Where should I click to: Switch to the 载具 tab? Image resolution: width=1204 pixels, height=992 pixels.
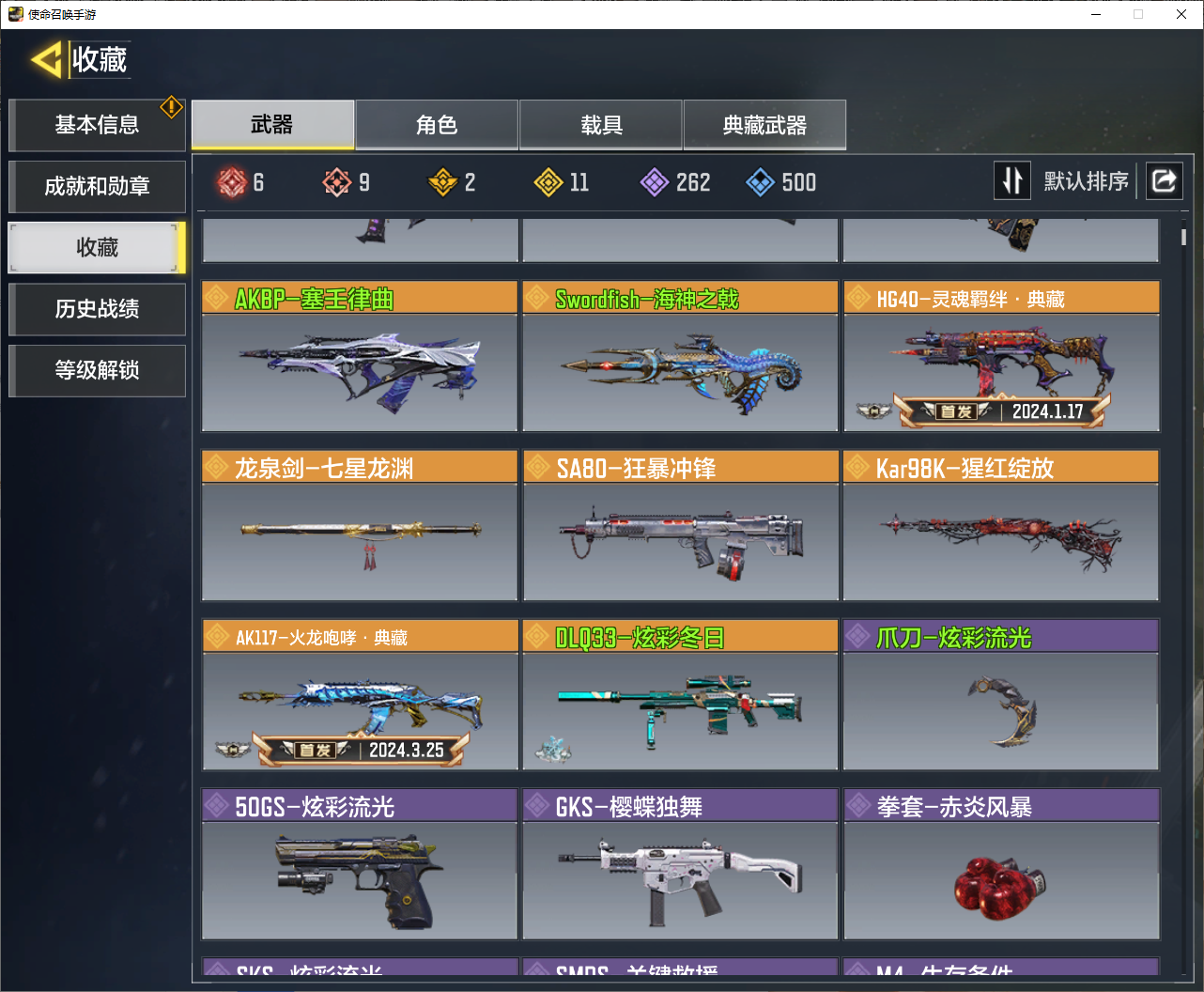(601, 125)
